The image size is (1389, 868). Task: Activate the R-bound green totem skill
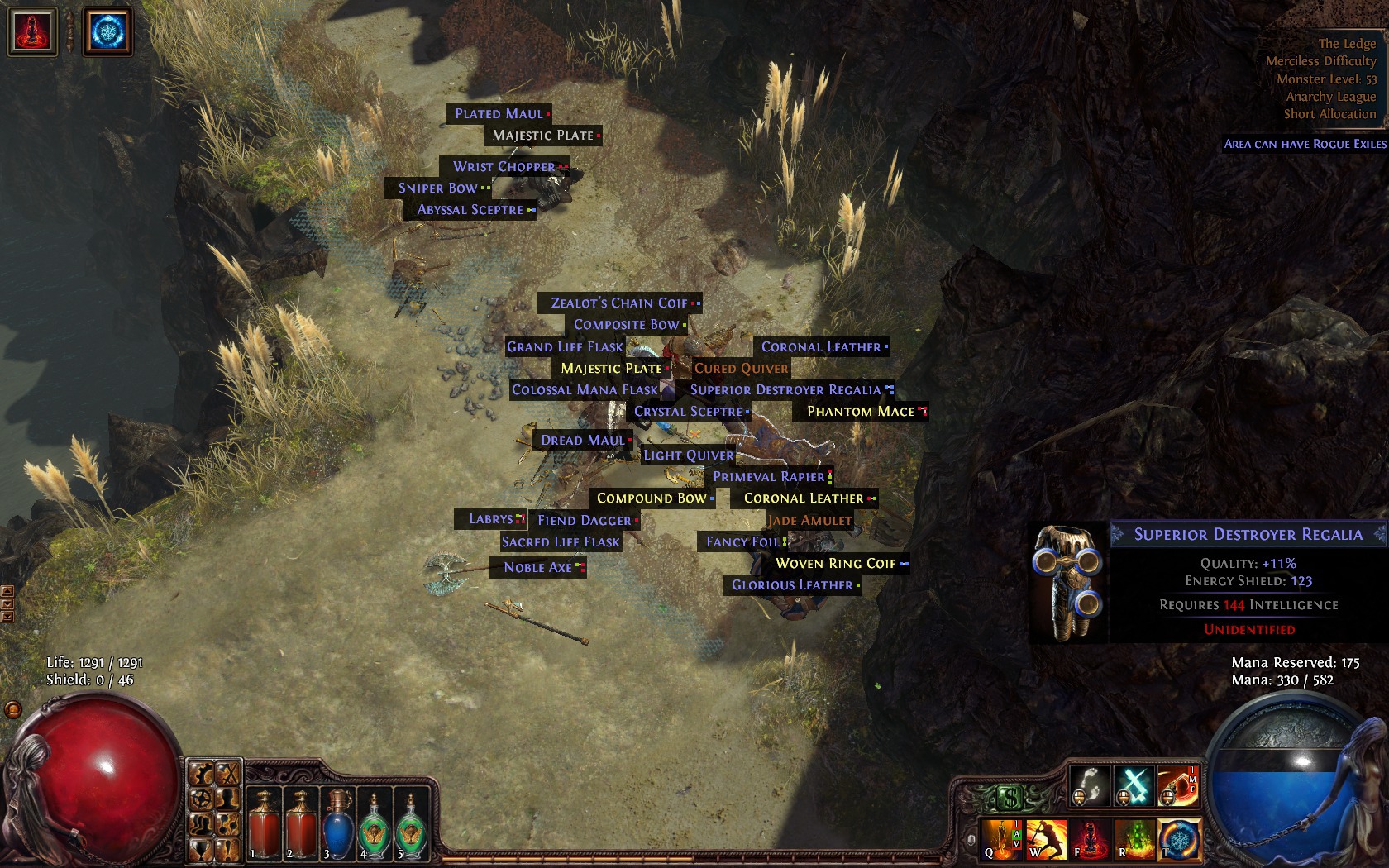[x=1135, y=838]
